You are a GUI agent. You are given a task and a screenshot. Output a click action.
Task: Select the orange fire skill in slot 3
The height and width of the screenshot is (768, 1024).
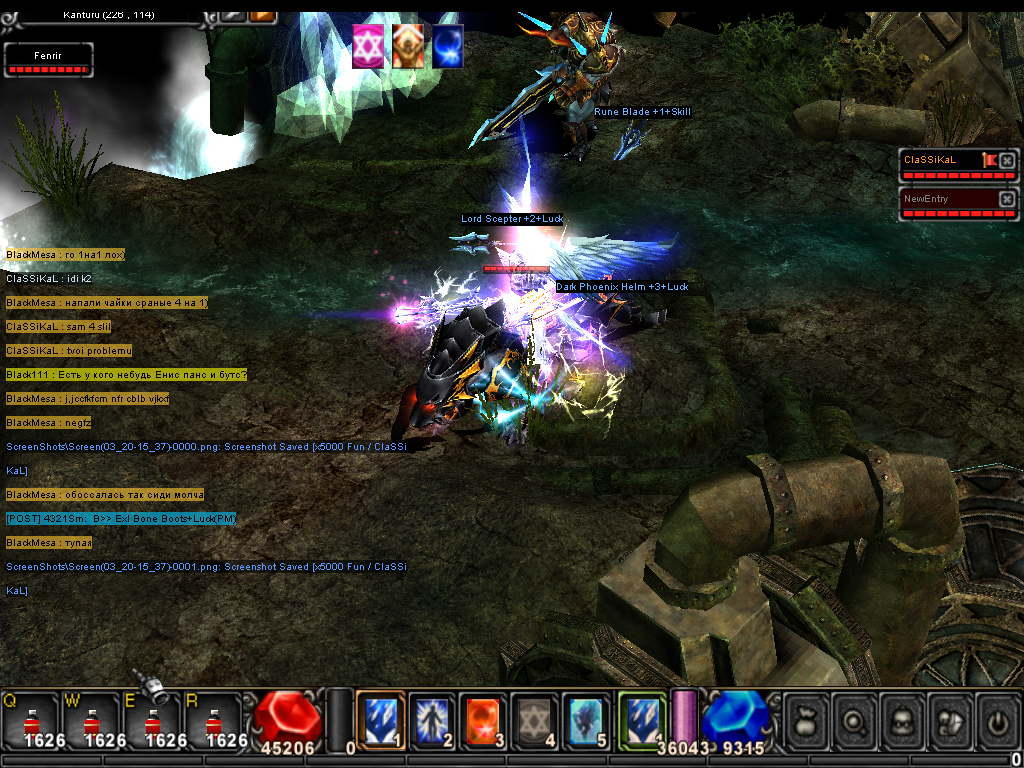pyautogui.click(x=484, y=720)
